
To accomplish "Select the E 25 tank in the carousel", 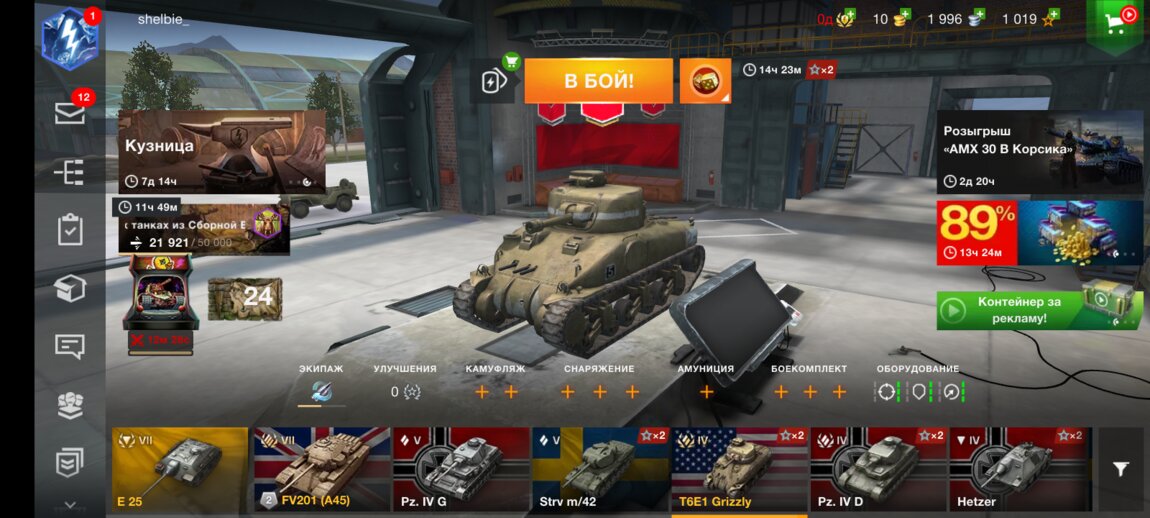I will 180,469.
